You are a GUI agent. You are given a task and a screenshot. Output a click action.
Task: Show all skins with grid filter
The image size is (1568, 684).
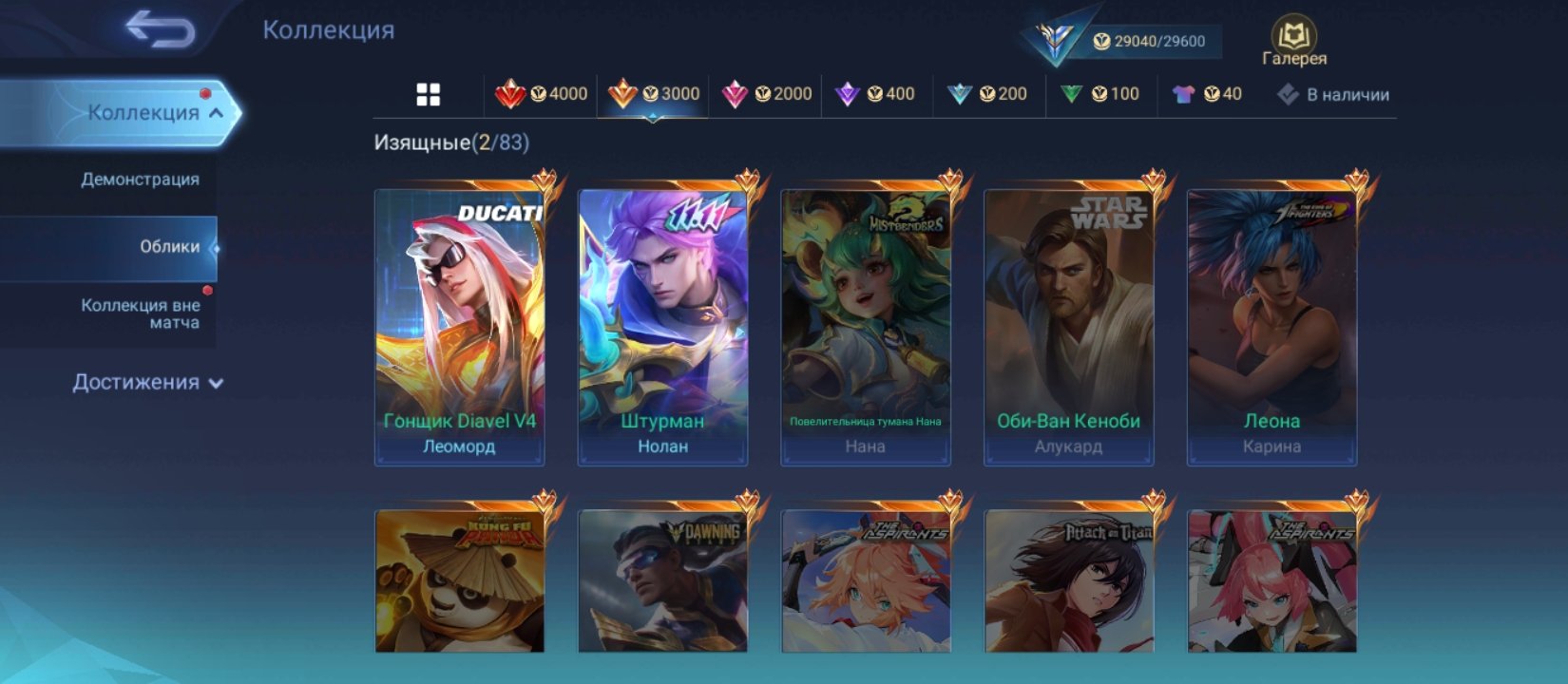pyautogui.click(x=429, y=94)
